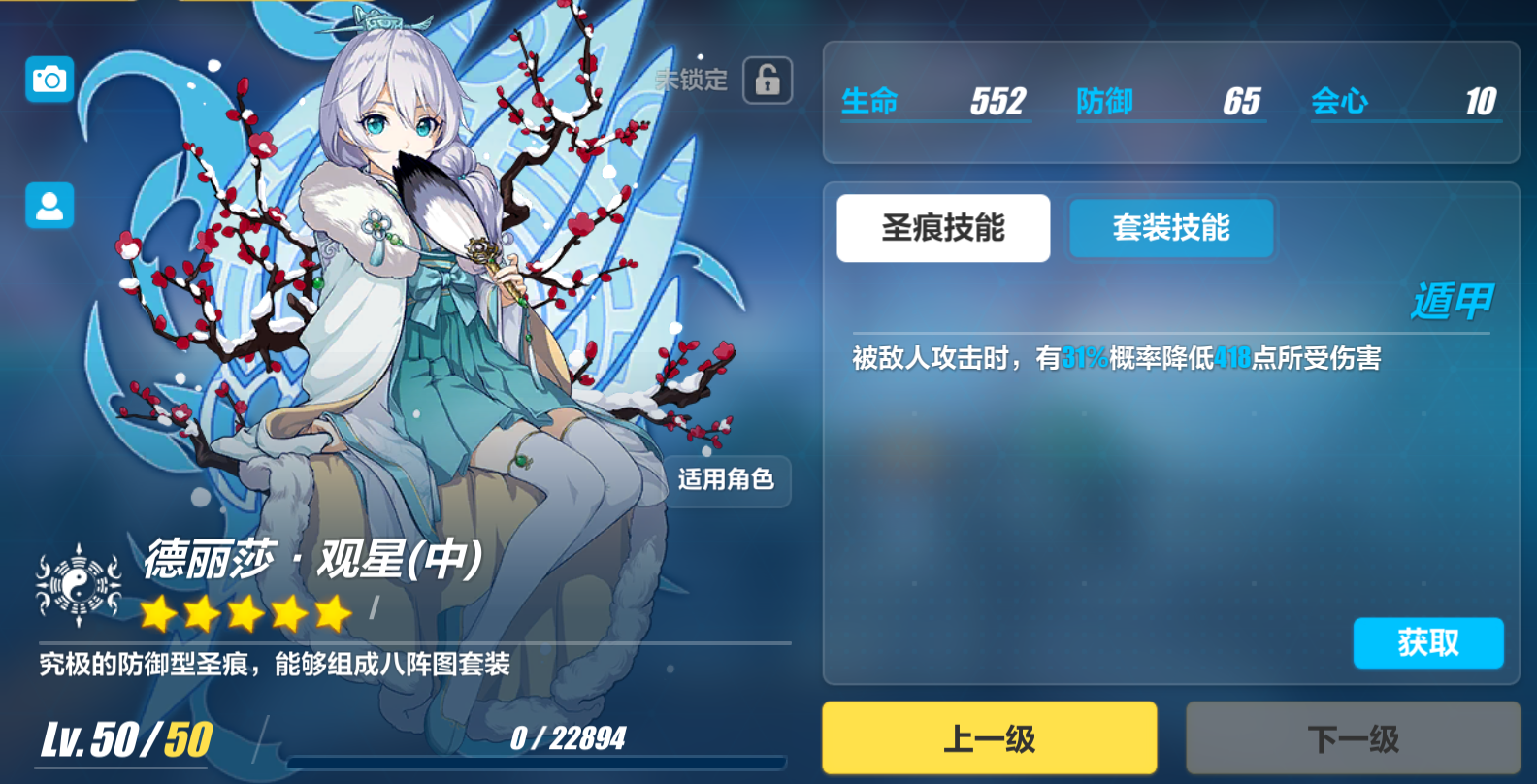Image resolution: width=1537 pixels, height=784 pixels.
Task: Click the camera screenshot icon
Action: [49, 80]
